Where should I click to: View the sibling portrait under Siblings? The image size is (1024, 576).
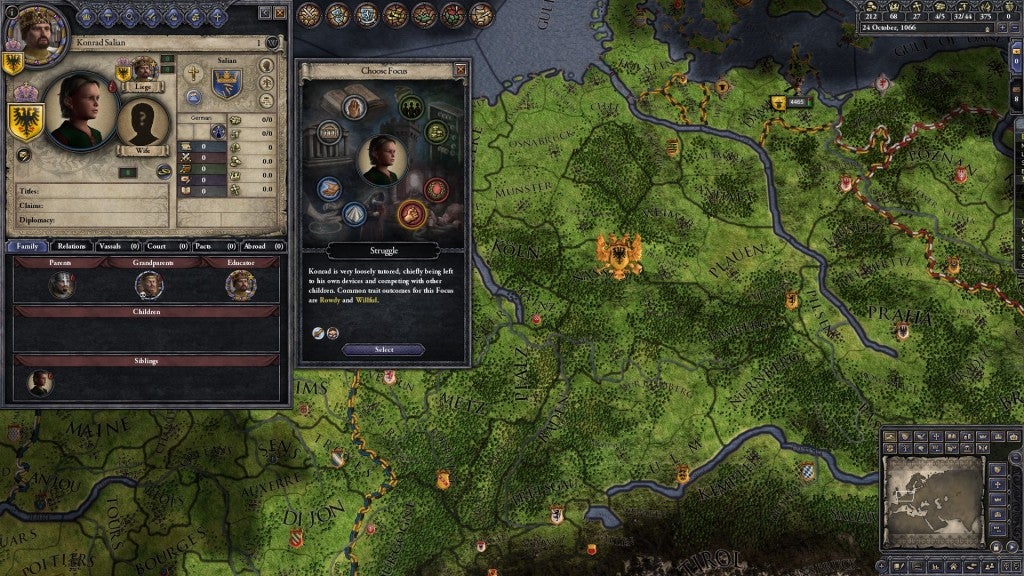(40, 383)
